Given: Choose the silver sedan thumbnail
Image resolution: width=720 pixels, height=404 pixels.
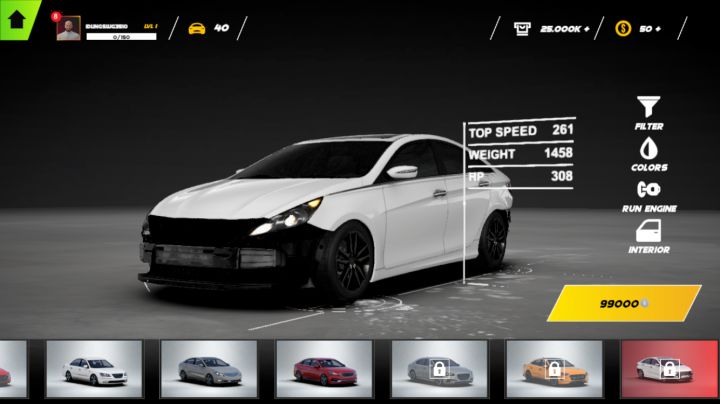Looking at the screenshot, I should 209,370.
